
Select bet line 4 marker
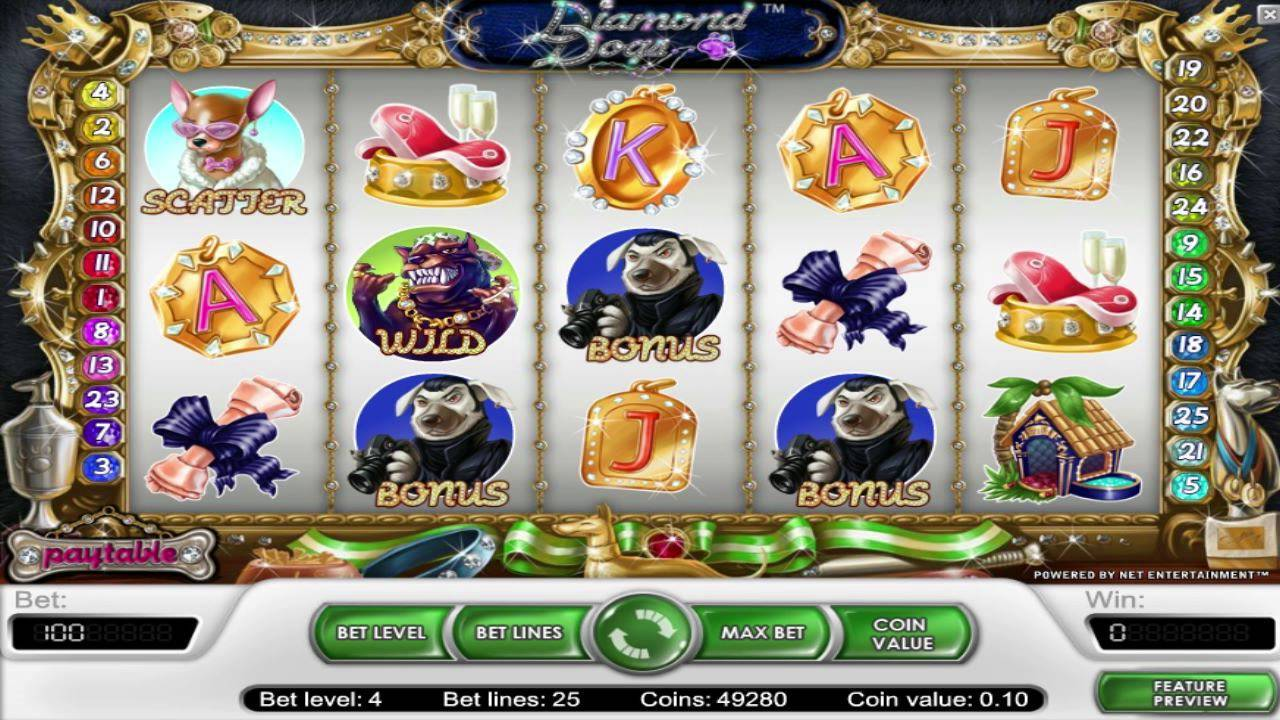tap(101, 94)
